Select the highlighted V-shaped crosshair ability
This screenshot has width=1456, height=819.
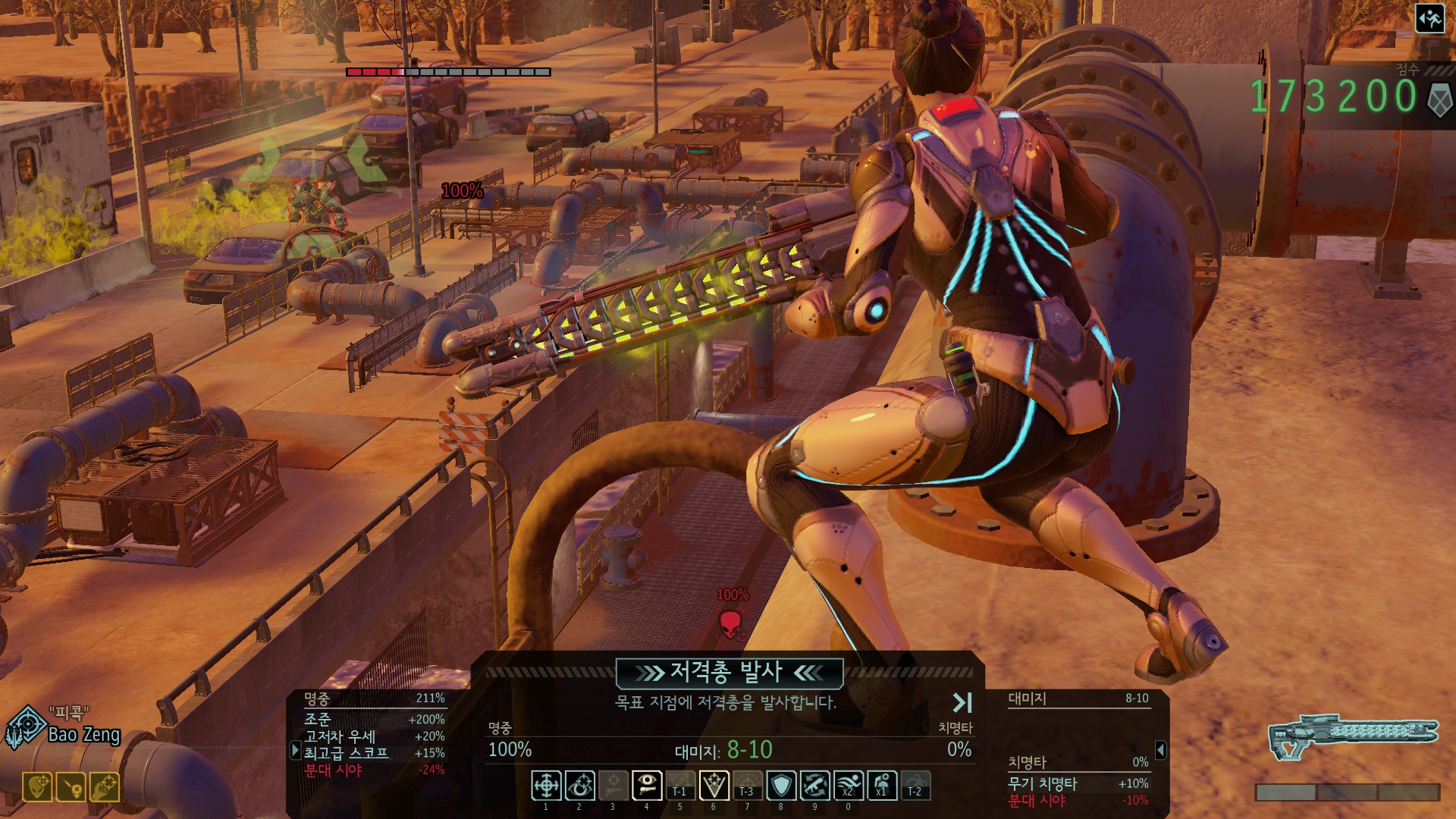click(x=714, y=786)
